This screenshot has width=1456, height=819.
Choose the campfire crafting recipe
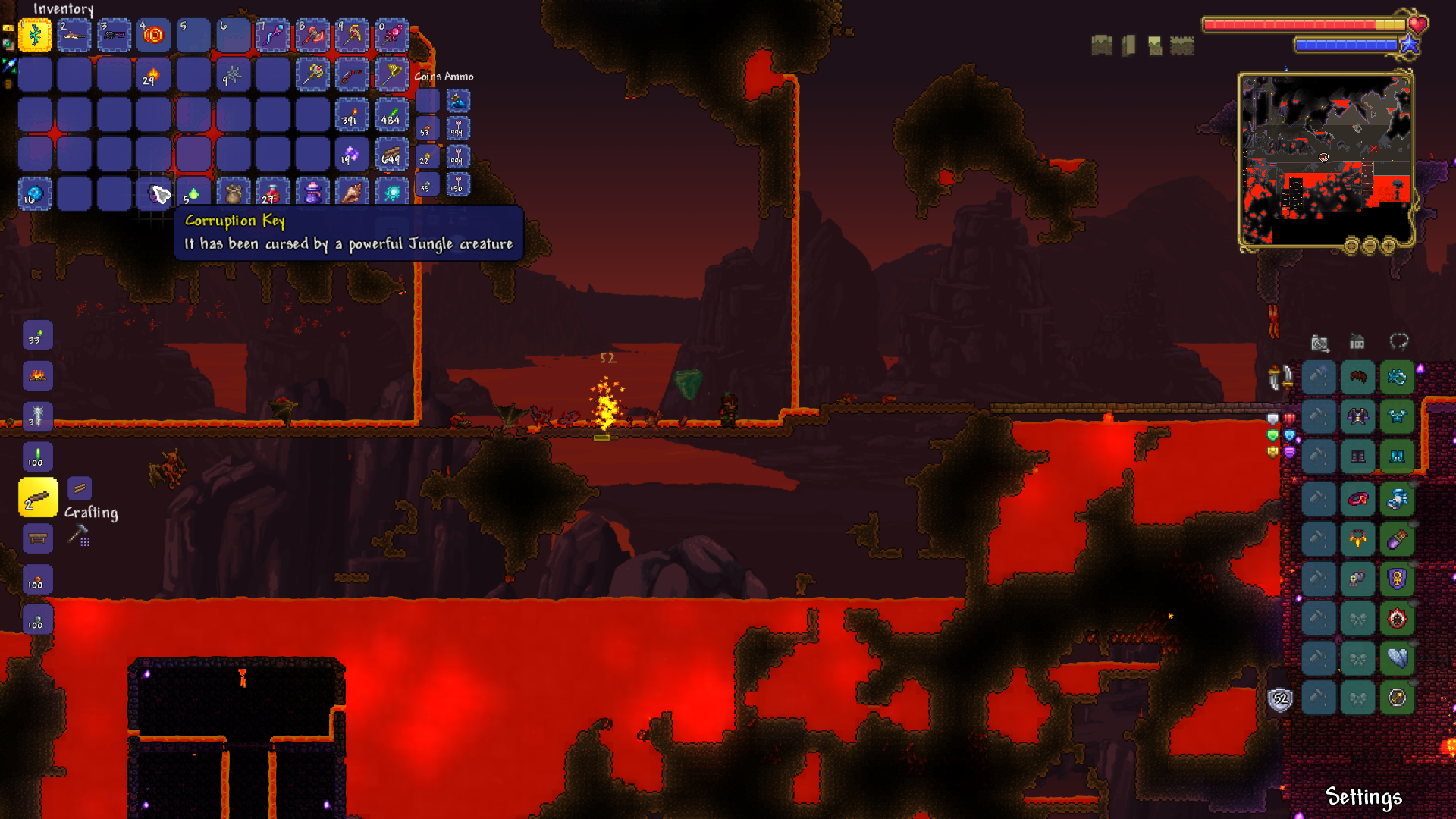click(38, 375)
